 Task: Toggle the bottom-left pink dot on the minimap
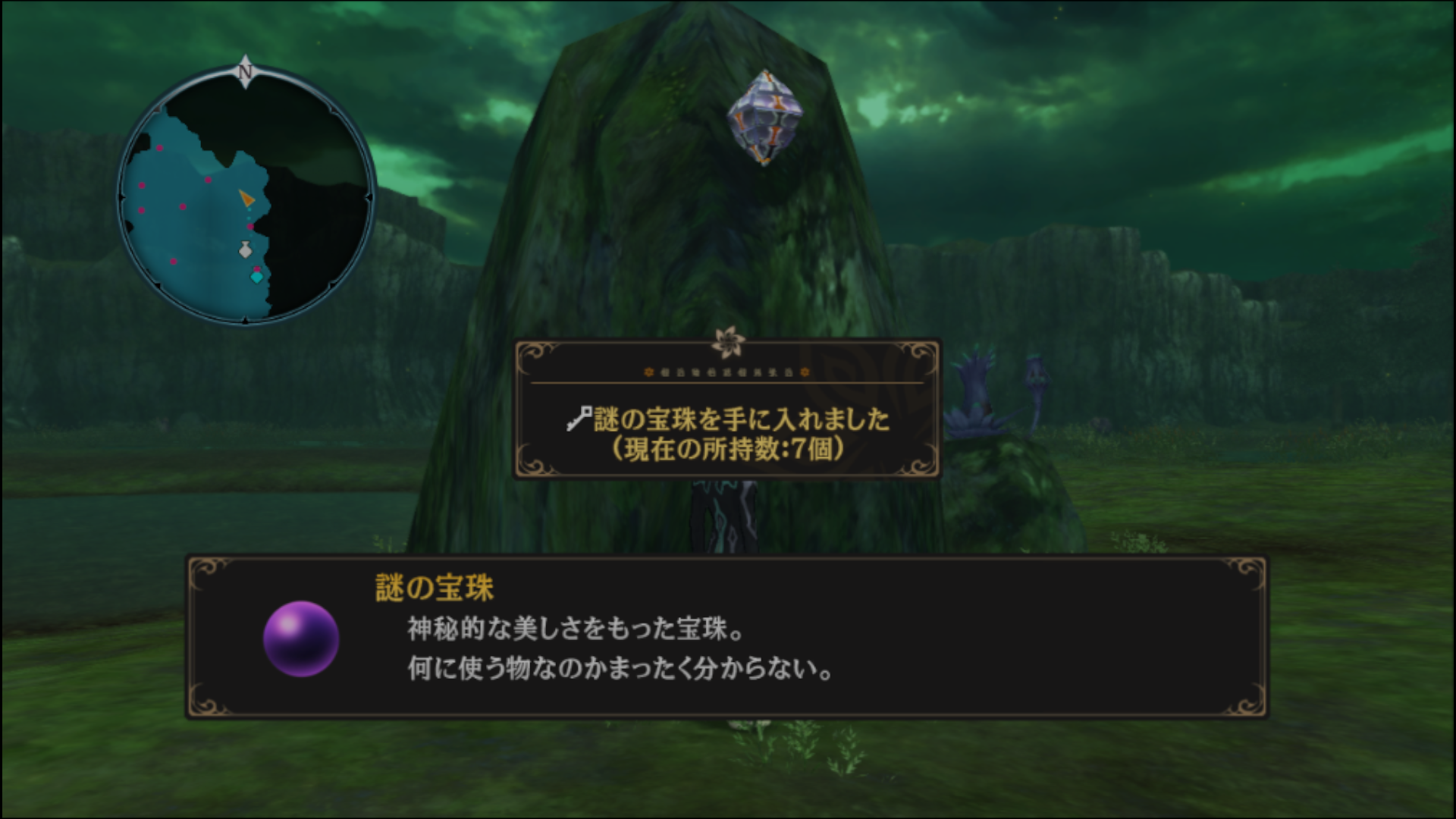pos(173,261)
